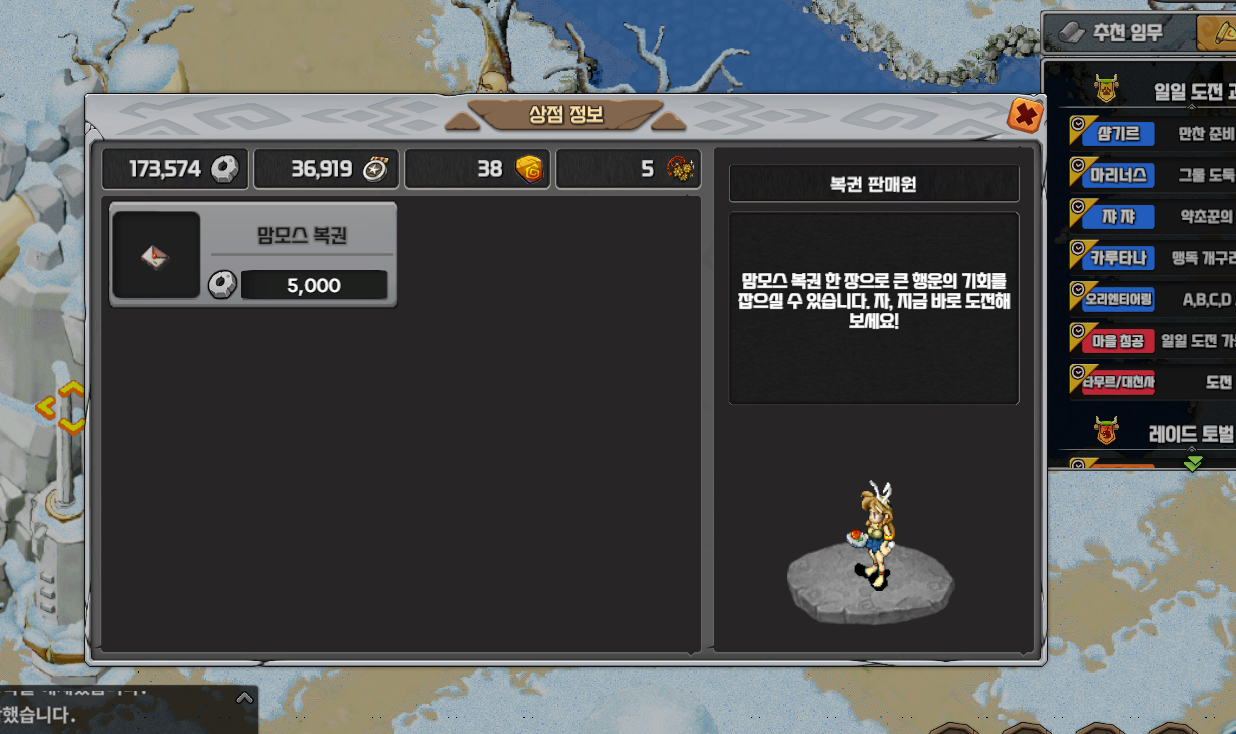Image resolution: width=1236 pixels, height=734 pixels.
Task: Expand quest list with green down arrows
Action: coord(1193,463)
